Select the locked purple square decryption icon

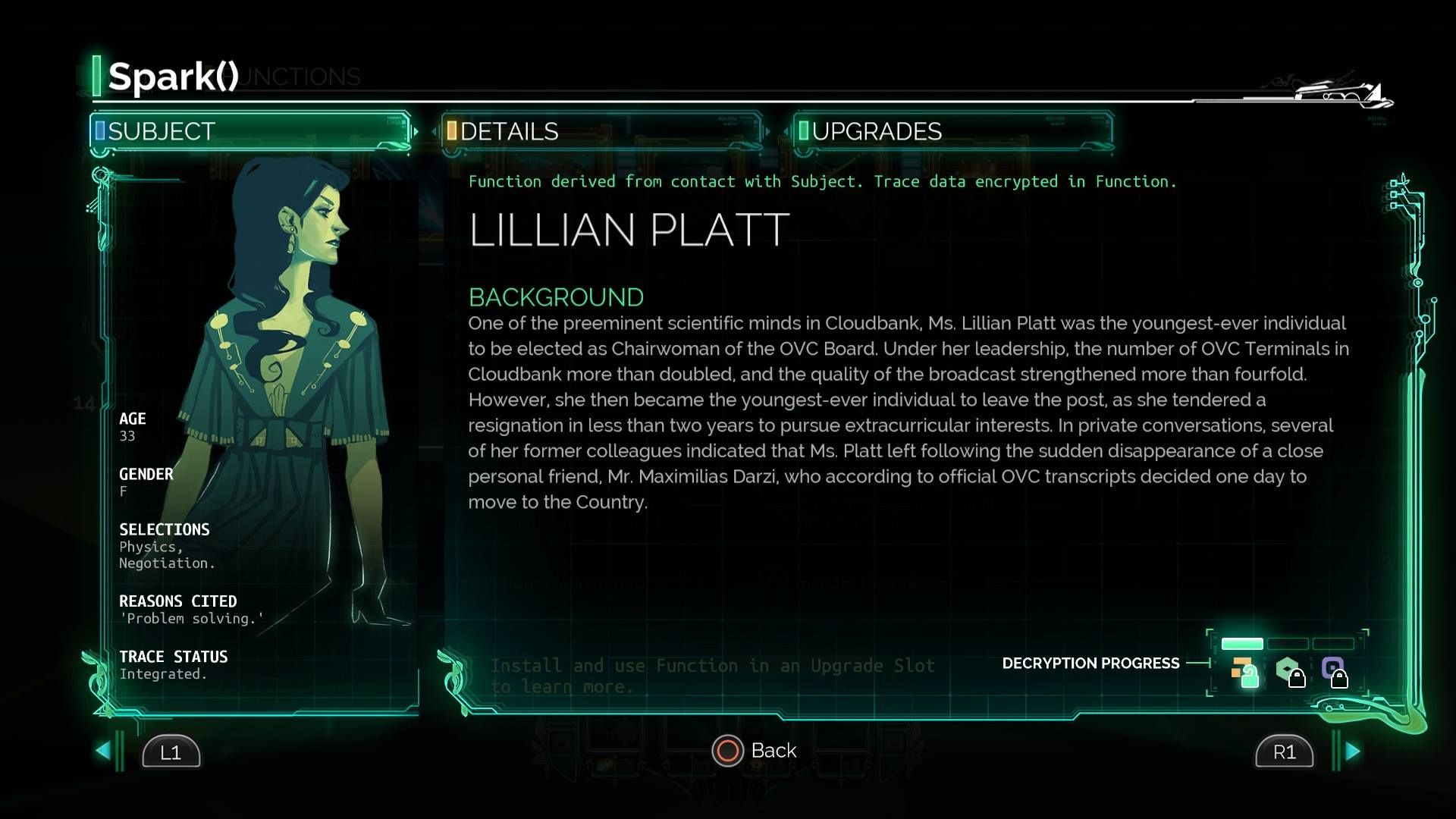pos(1334,671)
